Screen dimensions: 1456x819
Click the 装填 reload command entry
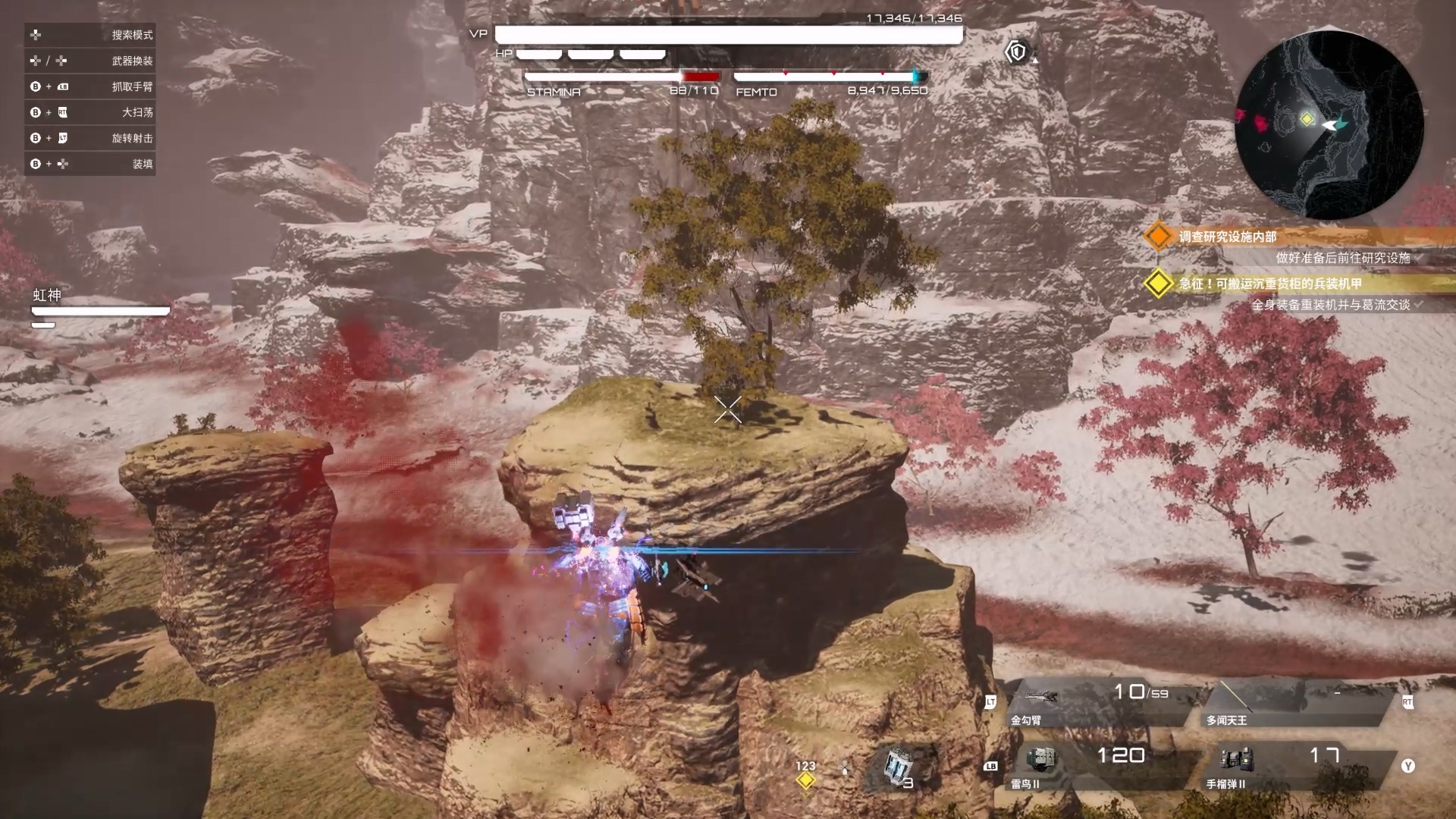[90, 164]
